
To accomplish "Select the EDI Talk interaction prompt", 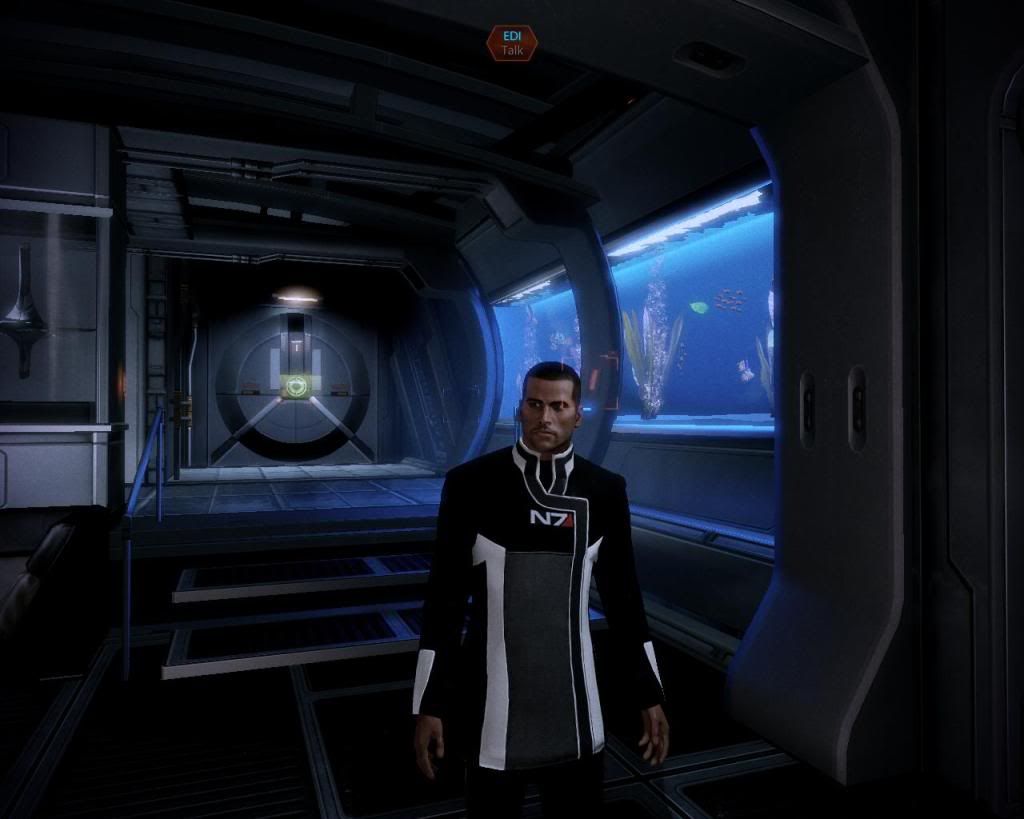I will point(512,43).
